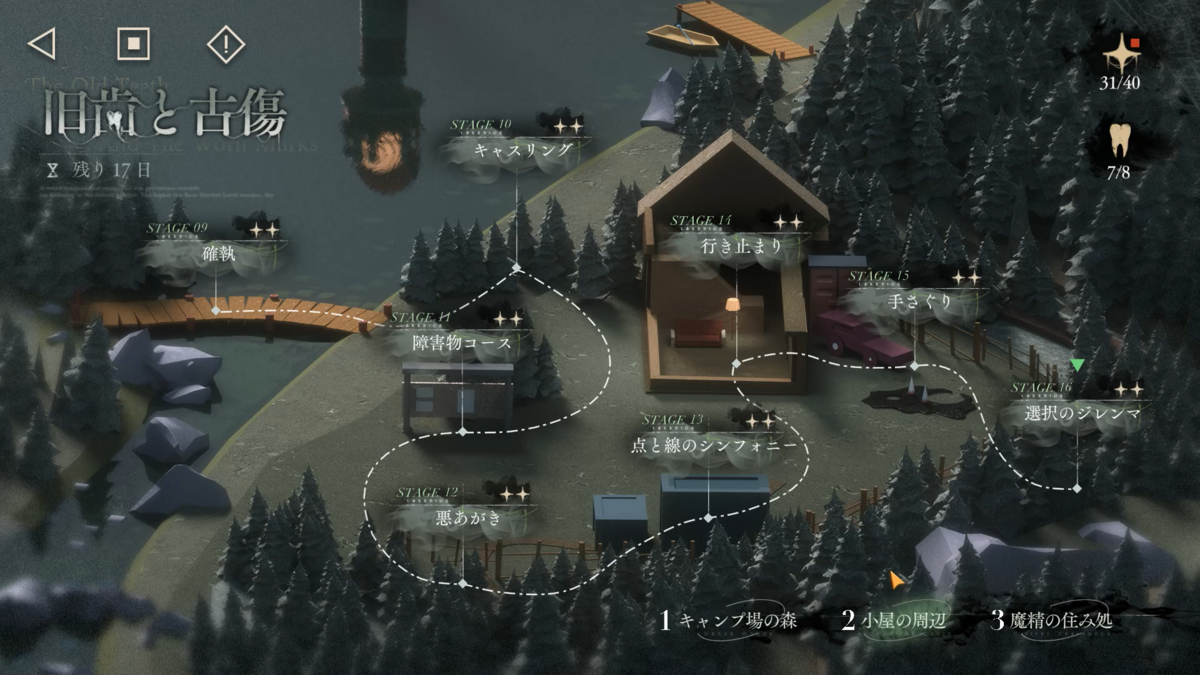Choose Stage 11 障害物コース
Image resolution: width=1200 pixels, height=675 pixels.
(x=462, y=343)
